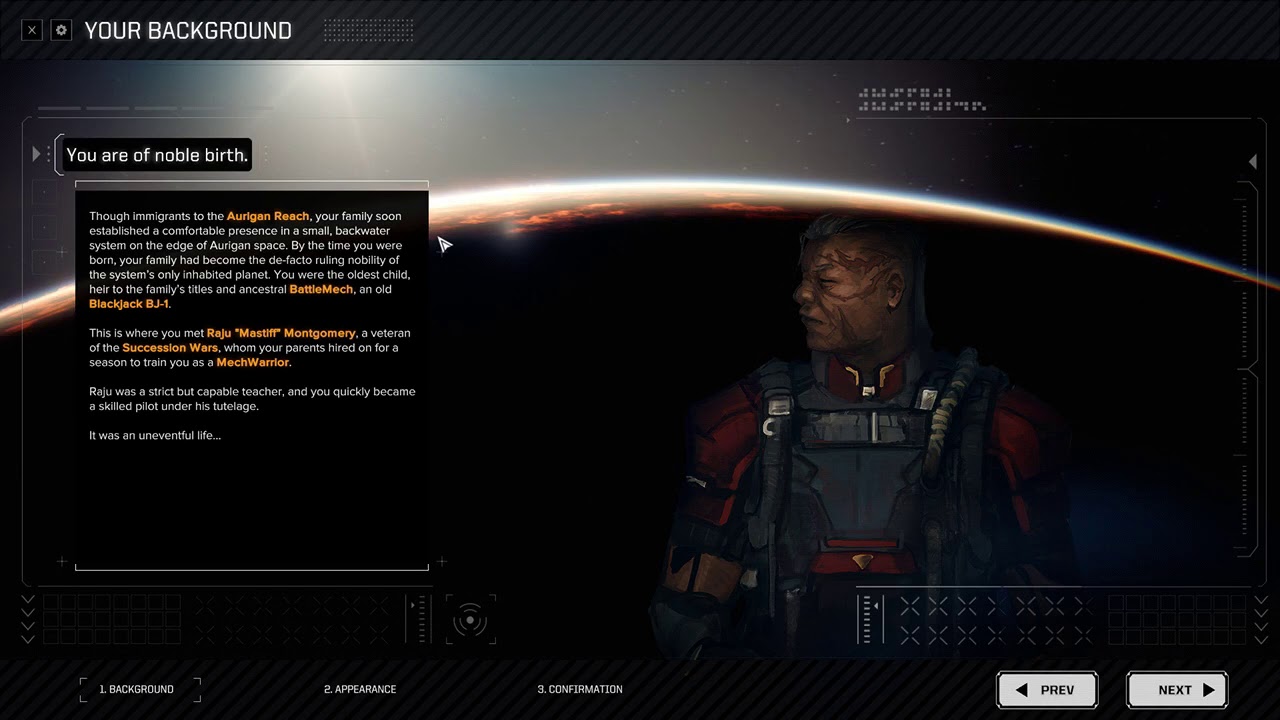
Task: Close the background screen with the X button
Action: [x=32, y=30]
